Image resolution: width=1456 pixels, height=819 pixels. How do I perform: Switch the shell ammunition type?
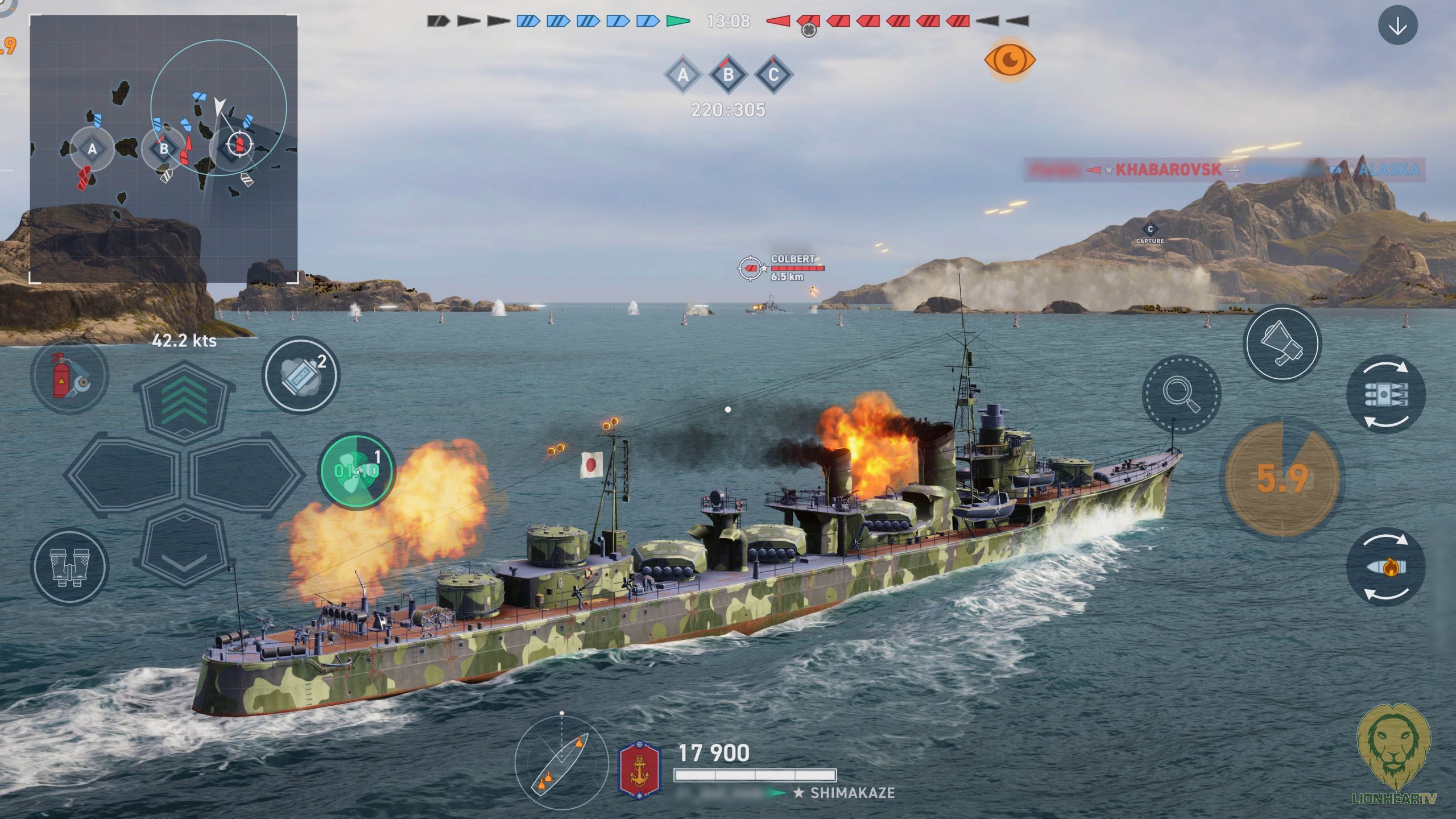pyautogui.click(x=1385, y=567)
